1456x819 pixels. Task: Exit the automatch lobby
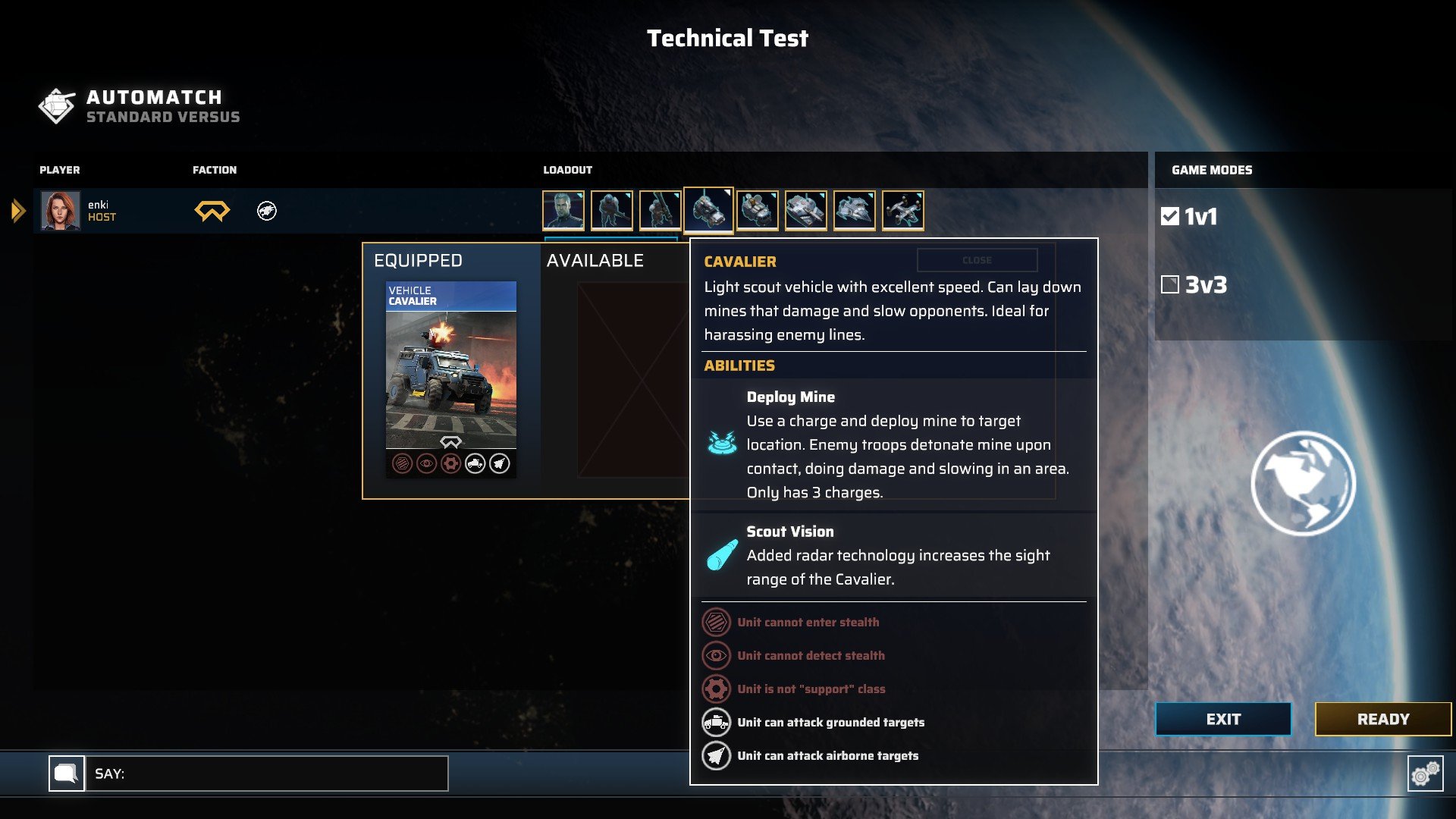(1222, 719)
